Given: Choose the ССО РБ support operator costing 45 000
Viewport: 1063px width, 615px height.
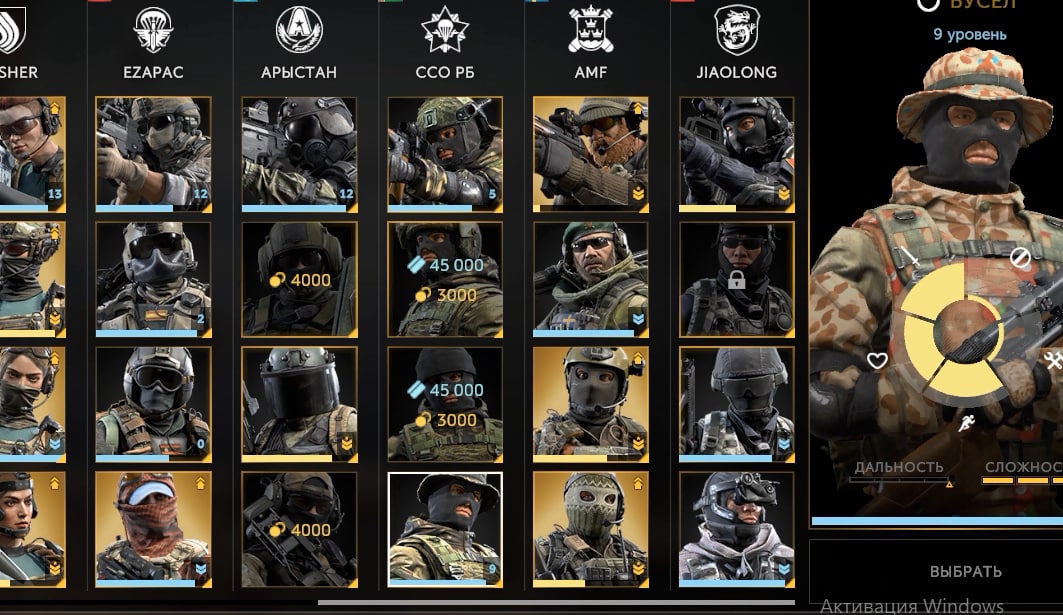Looking at the screenshot, I should click(445, 278).
